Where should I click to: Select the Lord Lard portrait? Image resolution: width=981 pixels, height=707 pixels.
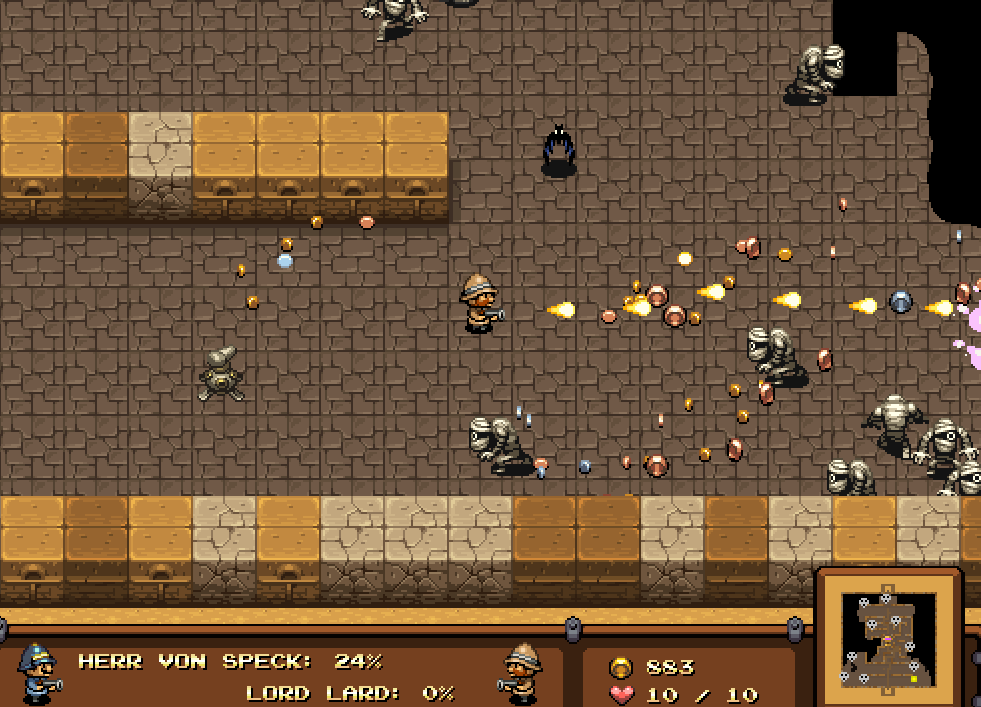521,671
